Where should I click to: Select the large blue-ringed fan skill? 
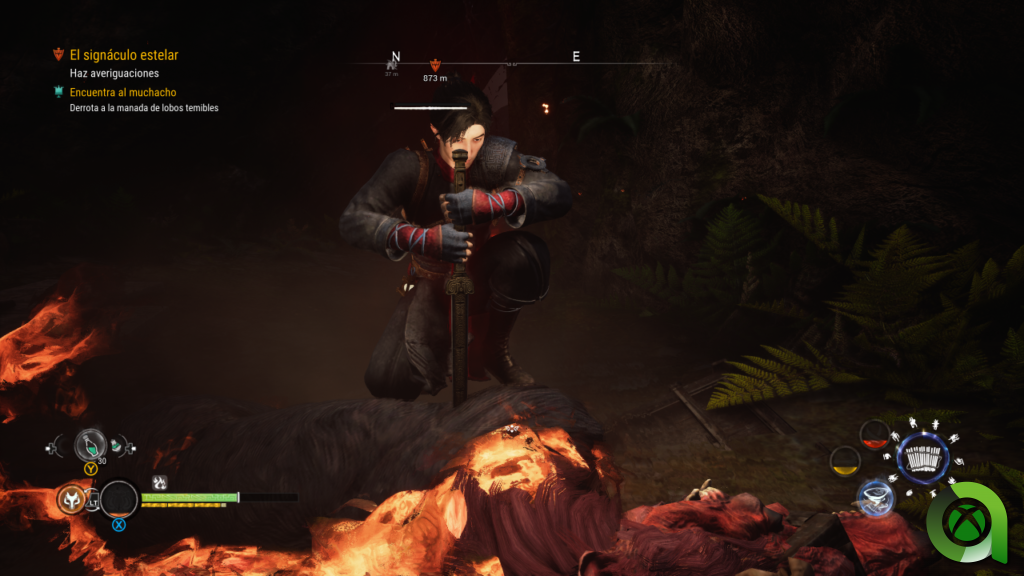[922, 459]
